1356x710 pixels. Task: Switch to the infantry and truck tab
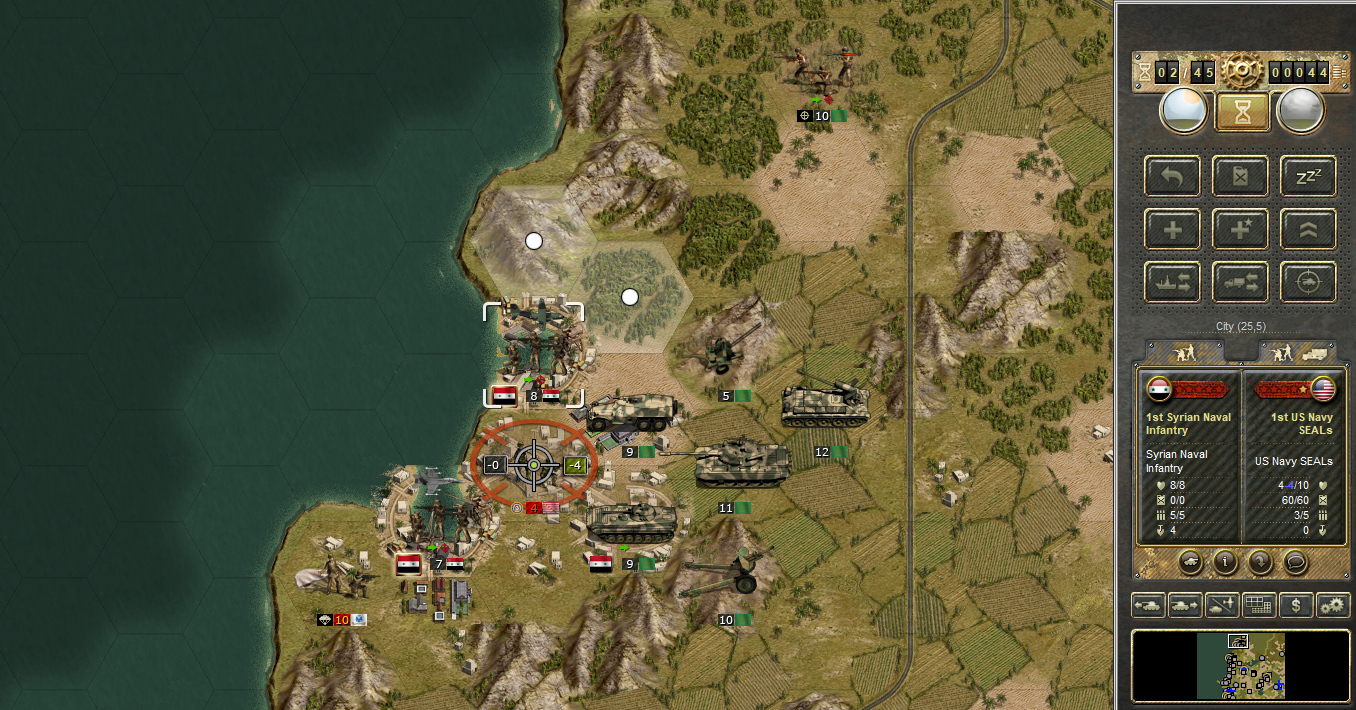point(1296,352)
